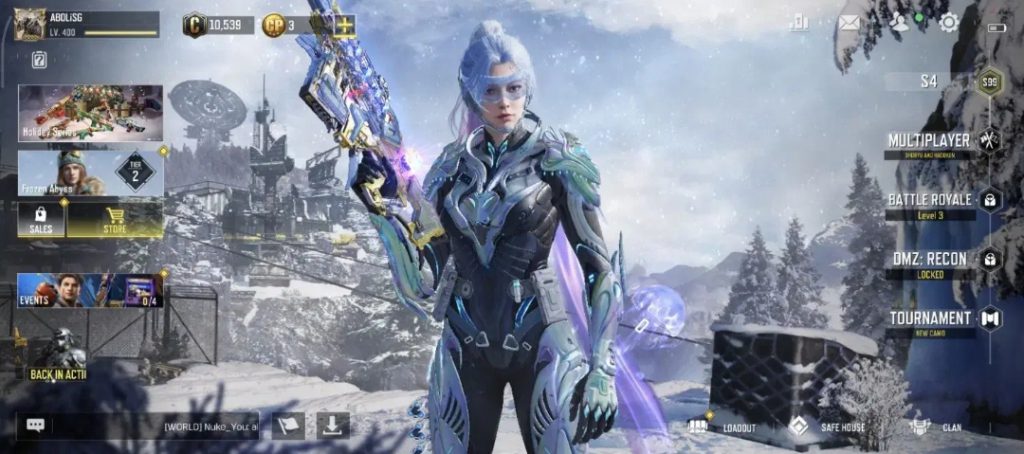Open the Holiday Series banner
The image size is (1024, 454).
(x=90, y=111)
